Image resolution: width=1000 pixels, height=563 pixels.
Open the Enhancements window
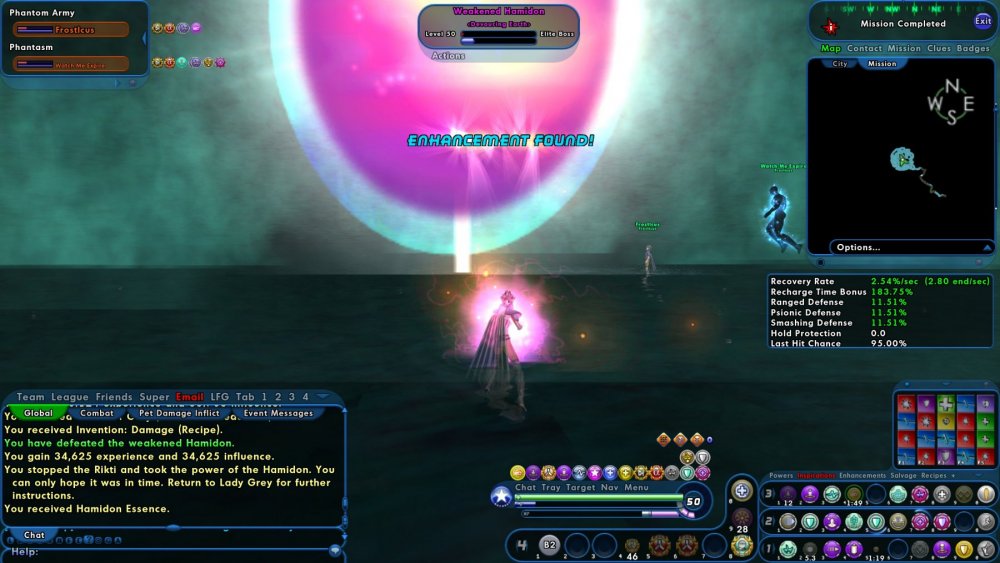pos(862,476)
